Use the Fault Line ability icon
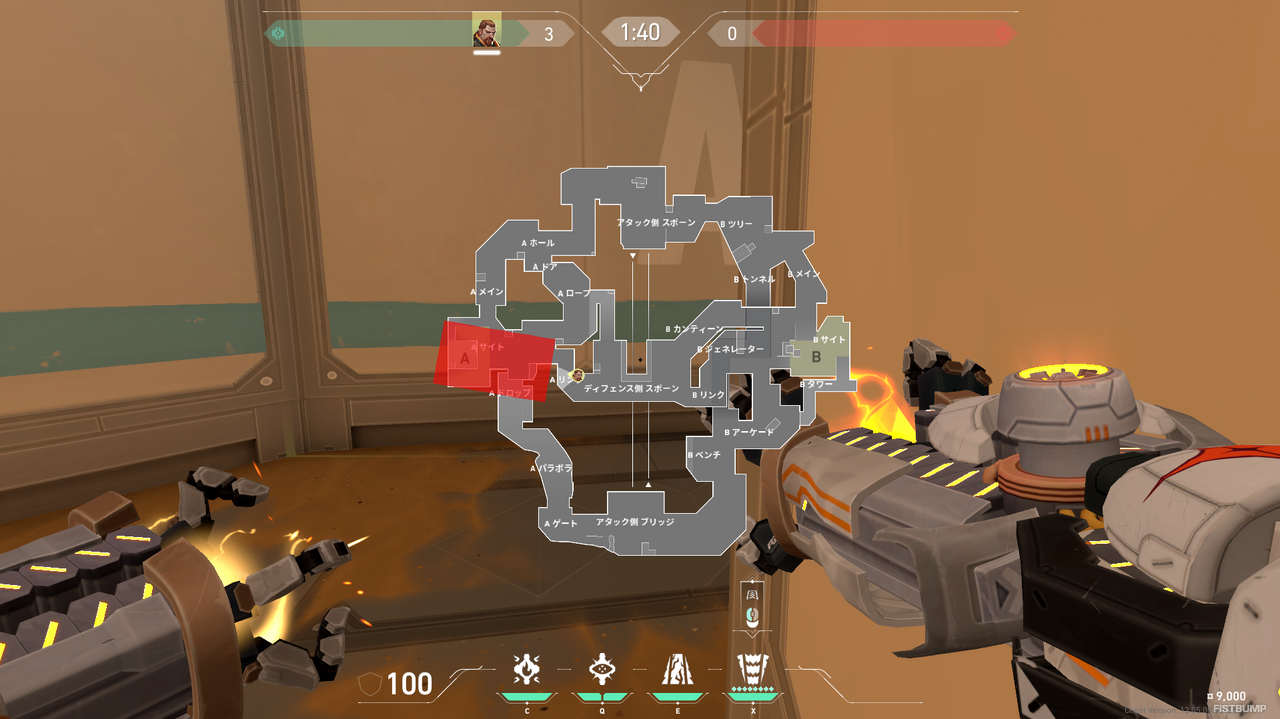This screenshot has width=1280, height=719. (x=675, y=668)
